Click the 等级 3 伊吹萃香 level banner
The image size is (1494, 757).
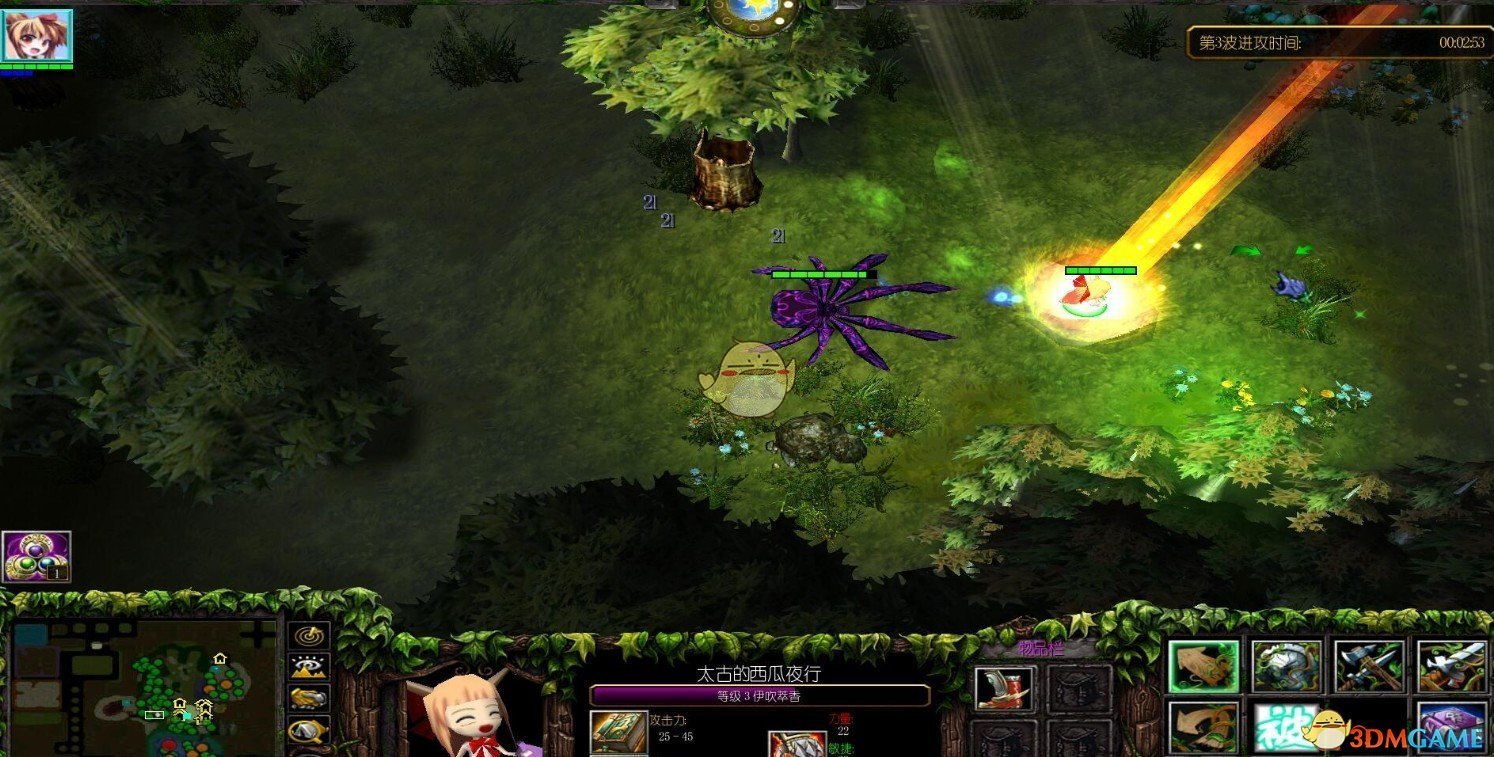click(x=762, y=696)
